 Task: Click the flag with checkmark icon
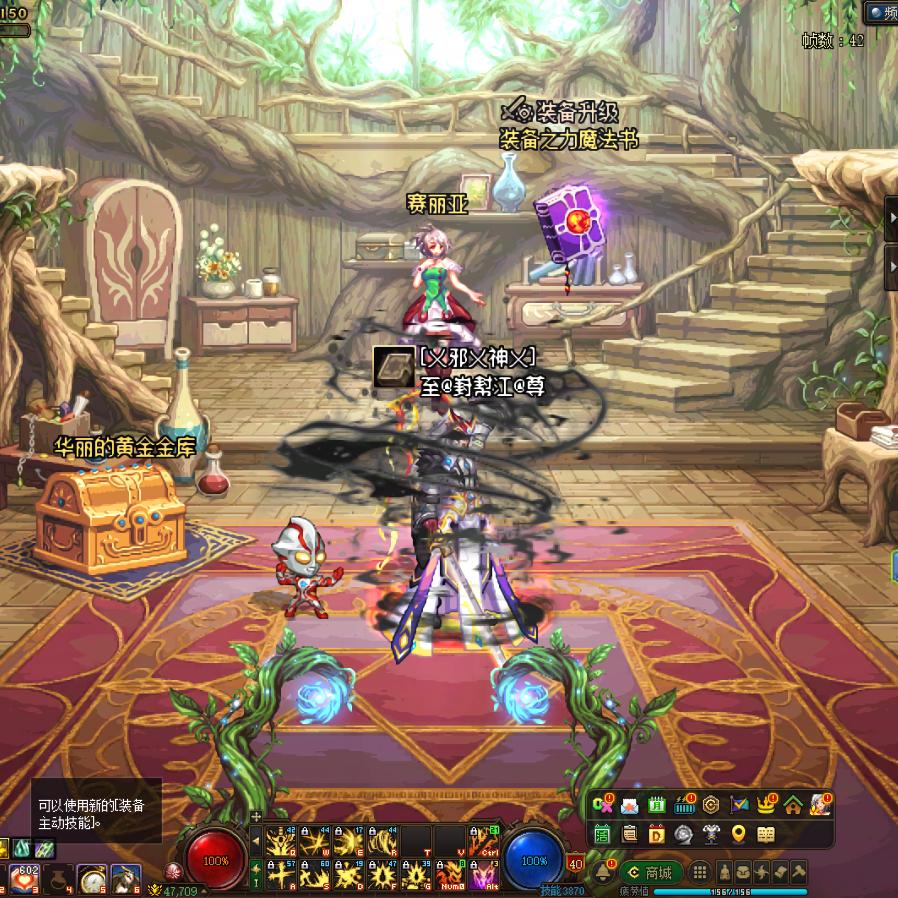click(739, 804)
